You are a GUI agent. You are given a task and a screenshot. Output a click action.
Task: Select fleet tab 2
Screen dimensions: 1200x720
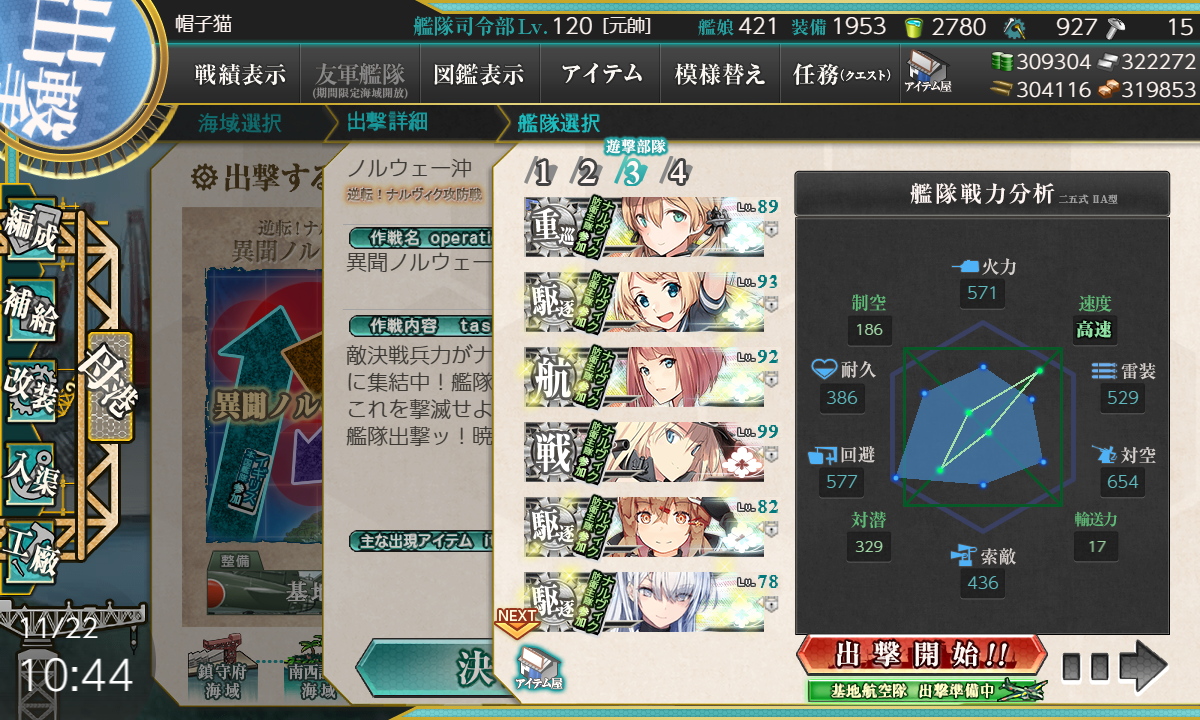tap(586, 173)
